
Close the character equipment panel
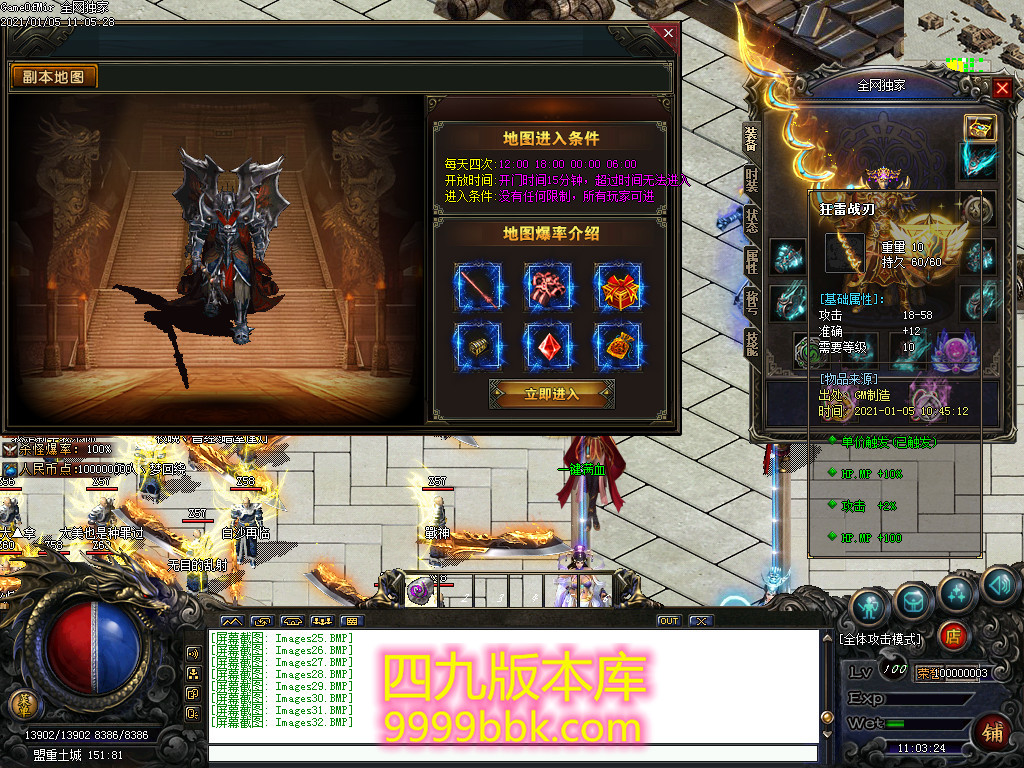[1002, 88]
